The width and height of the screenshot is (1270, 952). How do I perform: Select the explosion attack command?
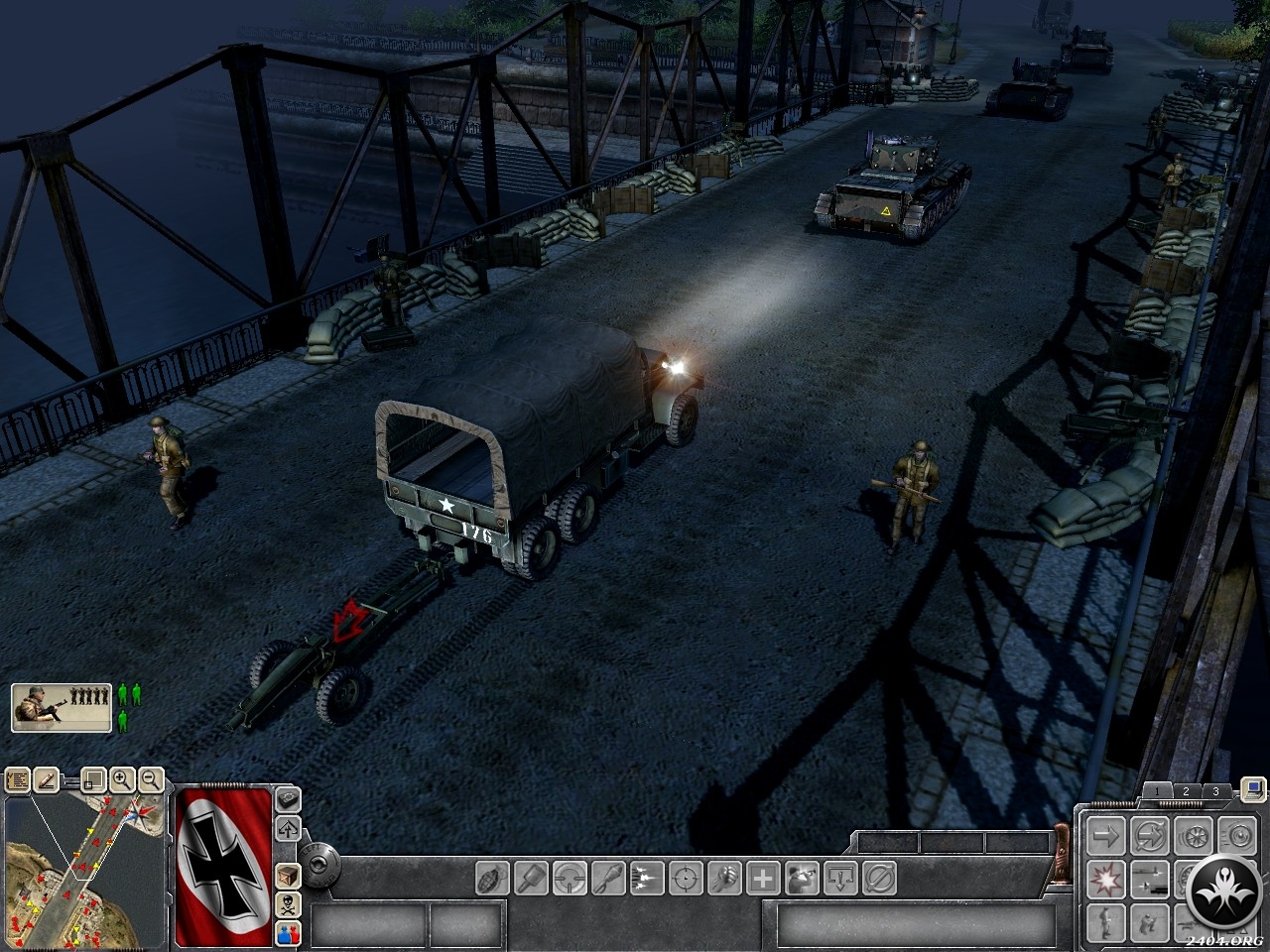(1105, 878)
